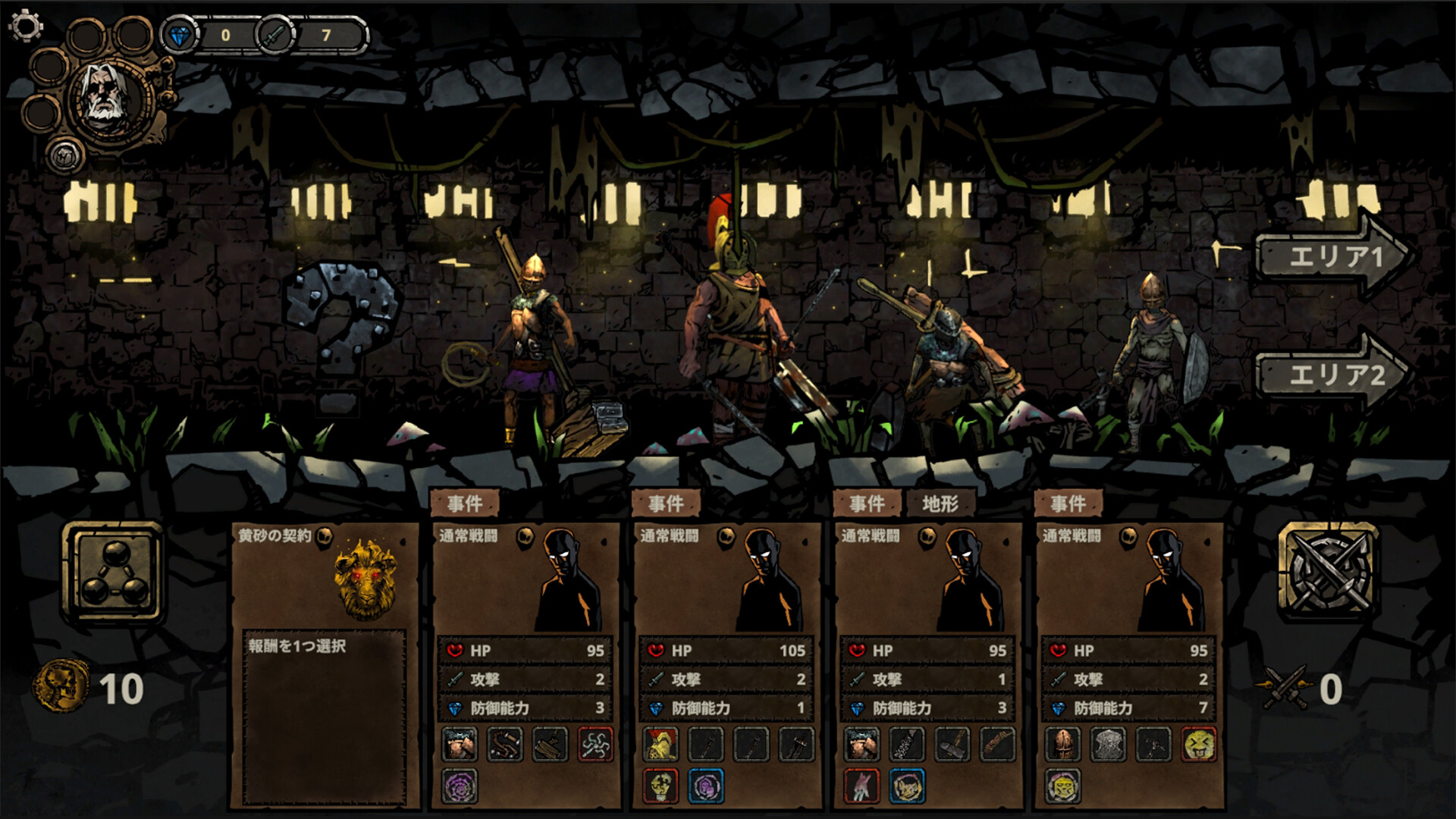Open settings with the gear icon
Viewport: 1456px width, 819px height.
click(x=25, y=26)
